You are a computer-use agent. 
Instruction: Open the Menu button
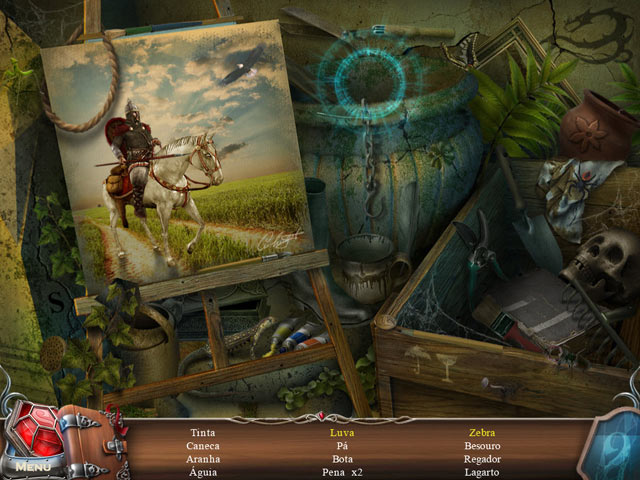(32, 465)
